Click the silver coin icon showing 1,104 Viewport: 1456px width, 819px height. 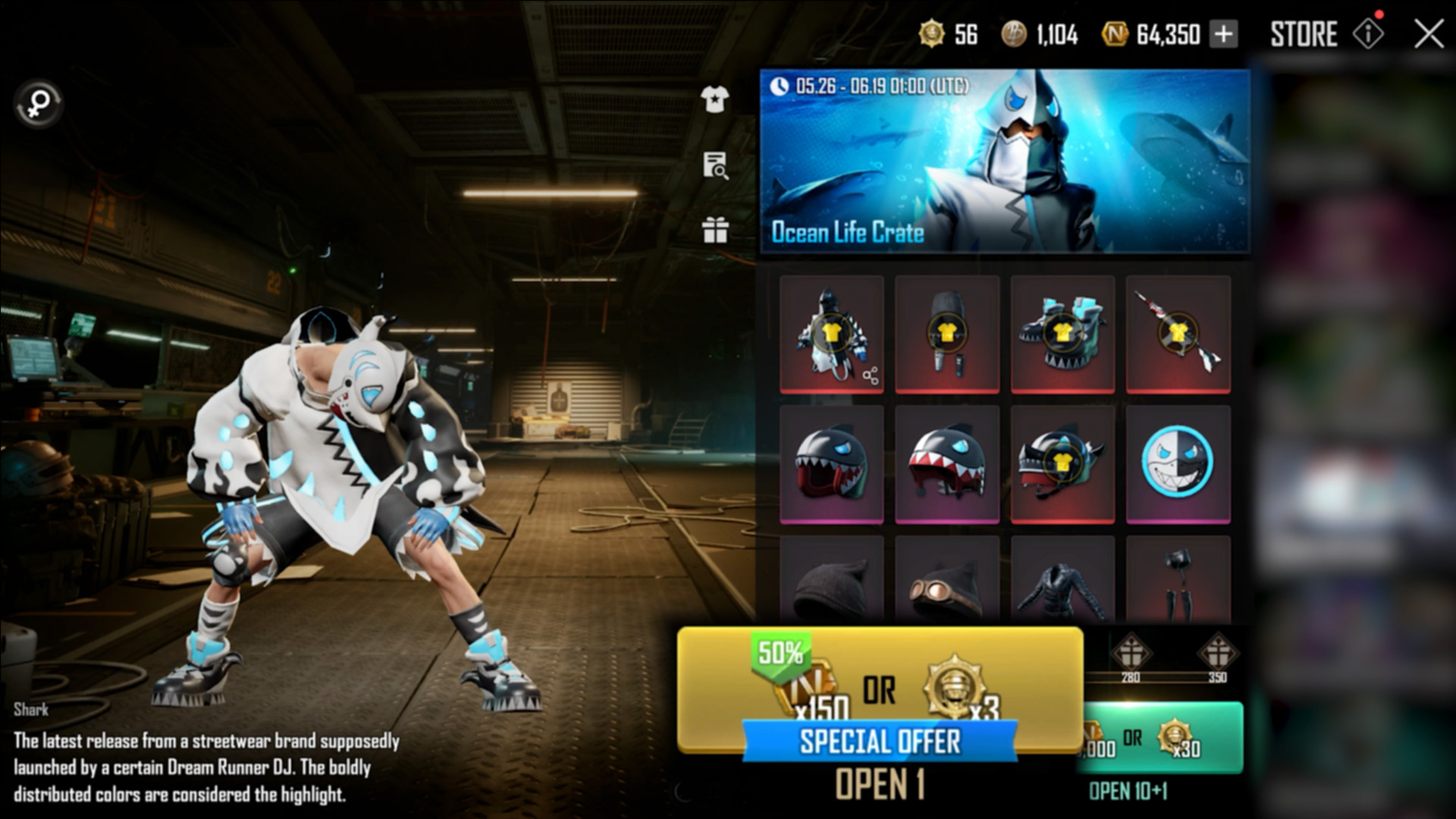click(x=1015, y=35)
